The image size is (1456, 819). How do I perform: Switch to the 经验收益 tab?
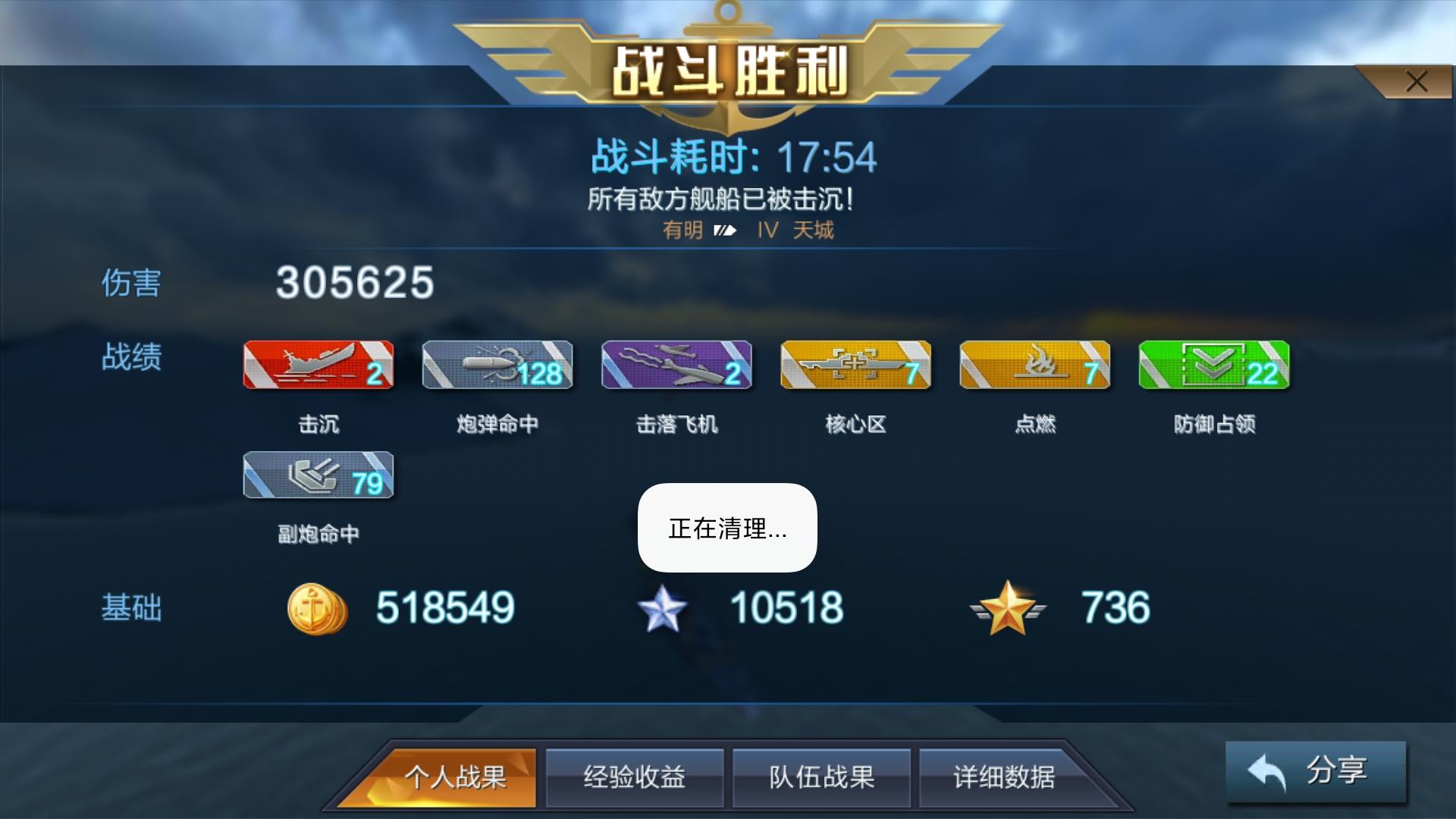click(635, 777)
